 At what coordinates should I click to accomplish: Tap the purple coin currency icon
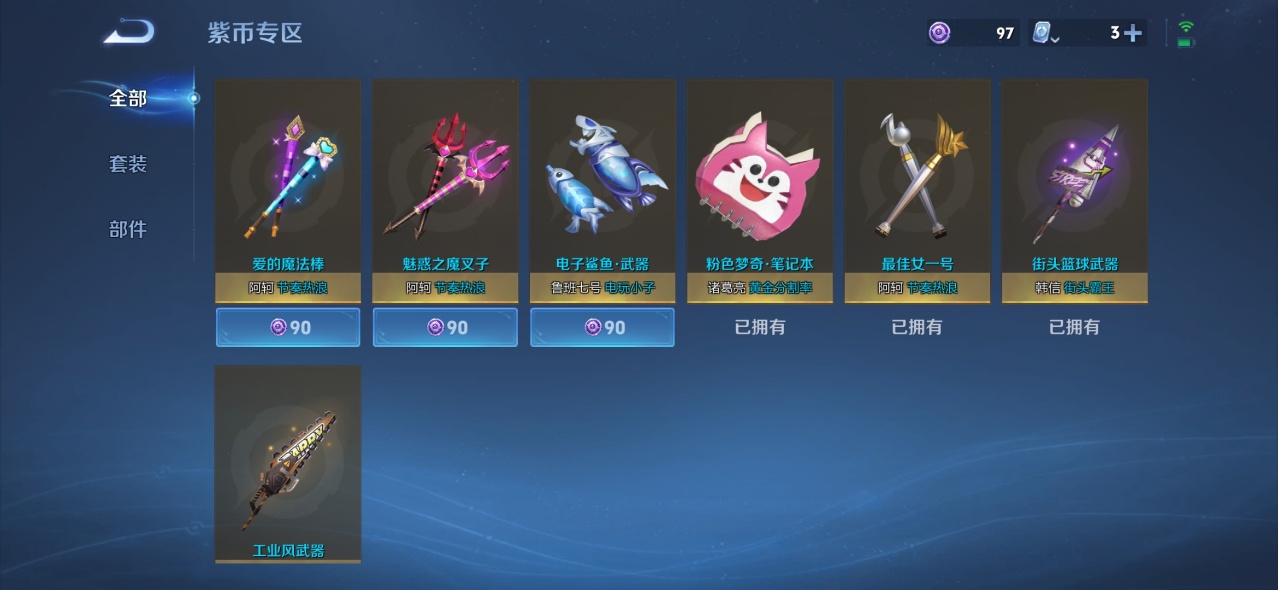(939, 33)
